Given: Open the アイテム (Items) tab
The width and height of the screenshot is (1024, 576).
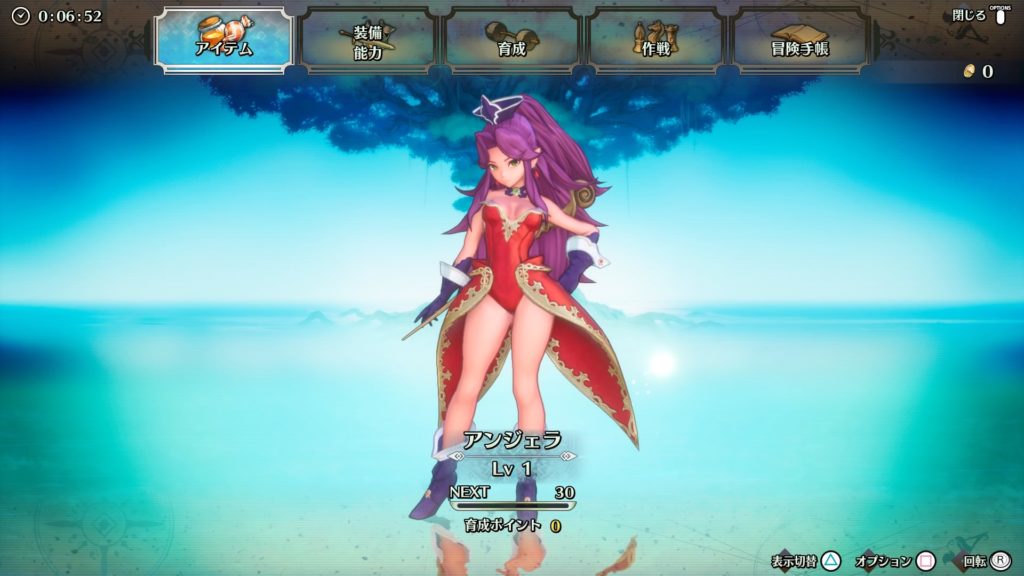Looking at the screenshot, I should tap(223, 39).
